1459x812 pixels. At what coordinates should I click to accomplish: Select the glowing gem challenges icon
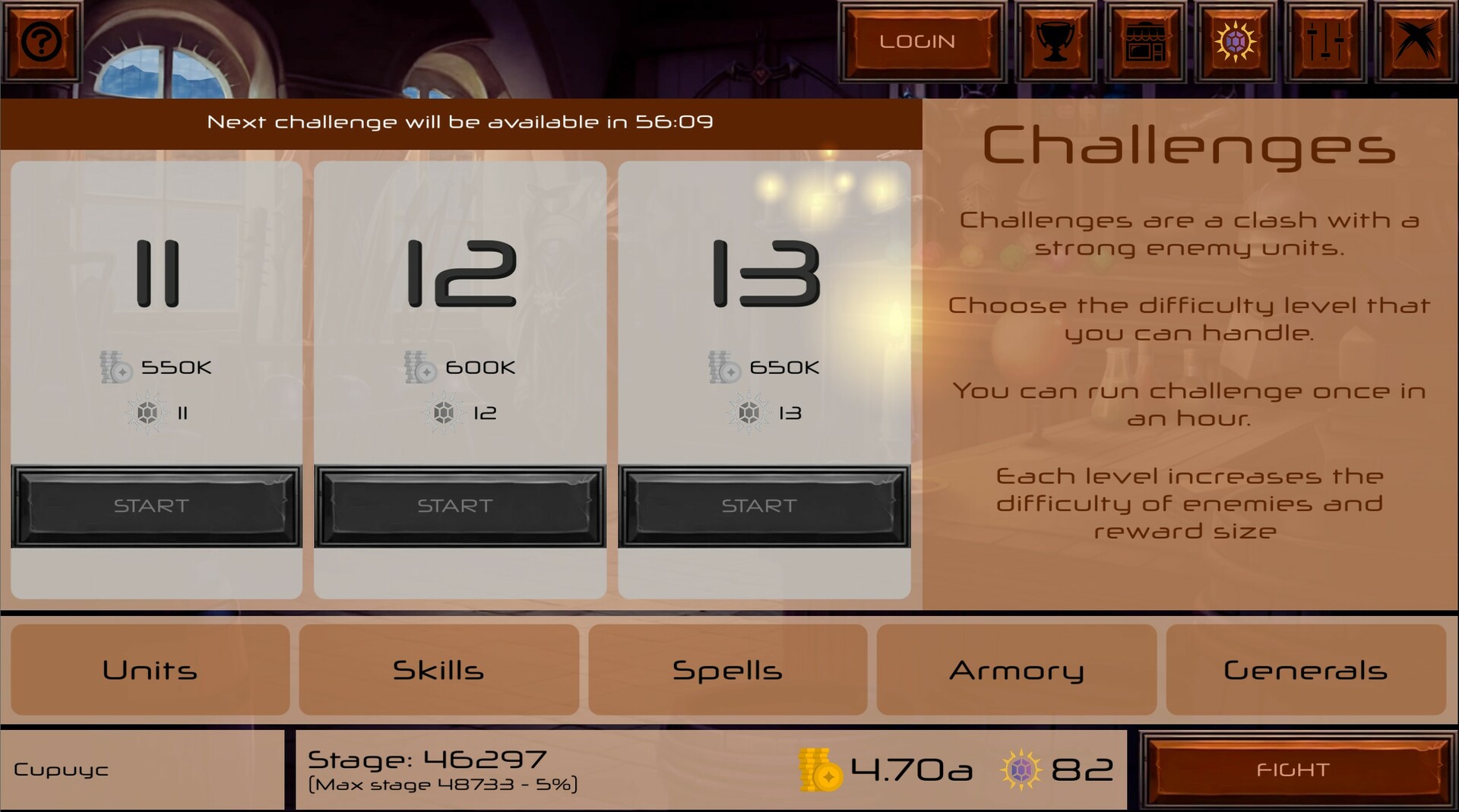[x=1236, y=41]
